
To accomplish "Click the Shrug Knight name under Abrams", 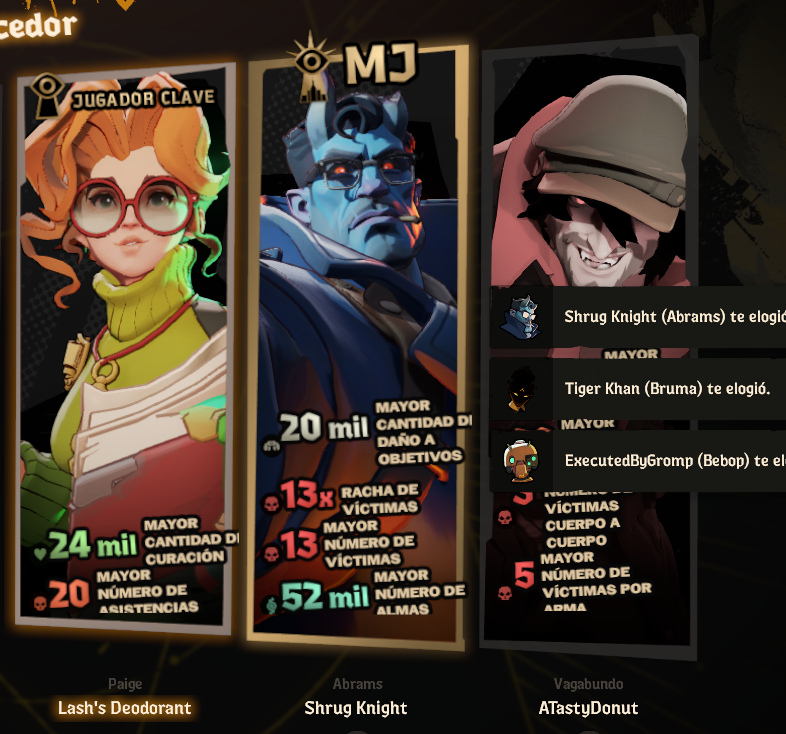I will (x=356, y=708).
